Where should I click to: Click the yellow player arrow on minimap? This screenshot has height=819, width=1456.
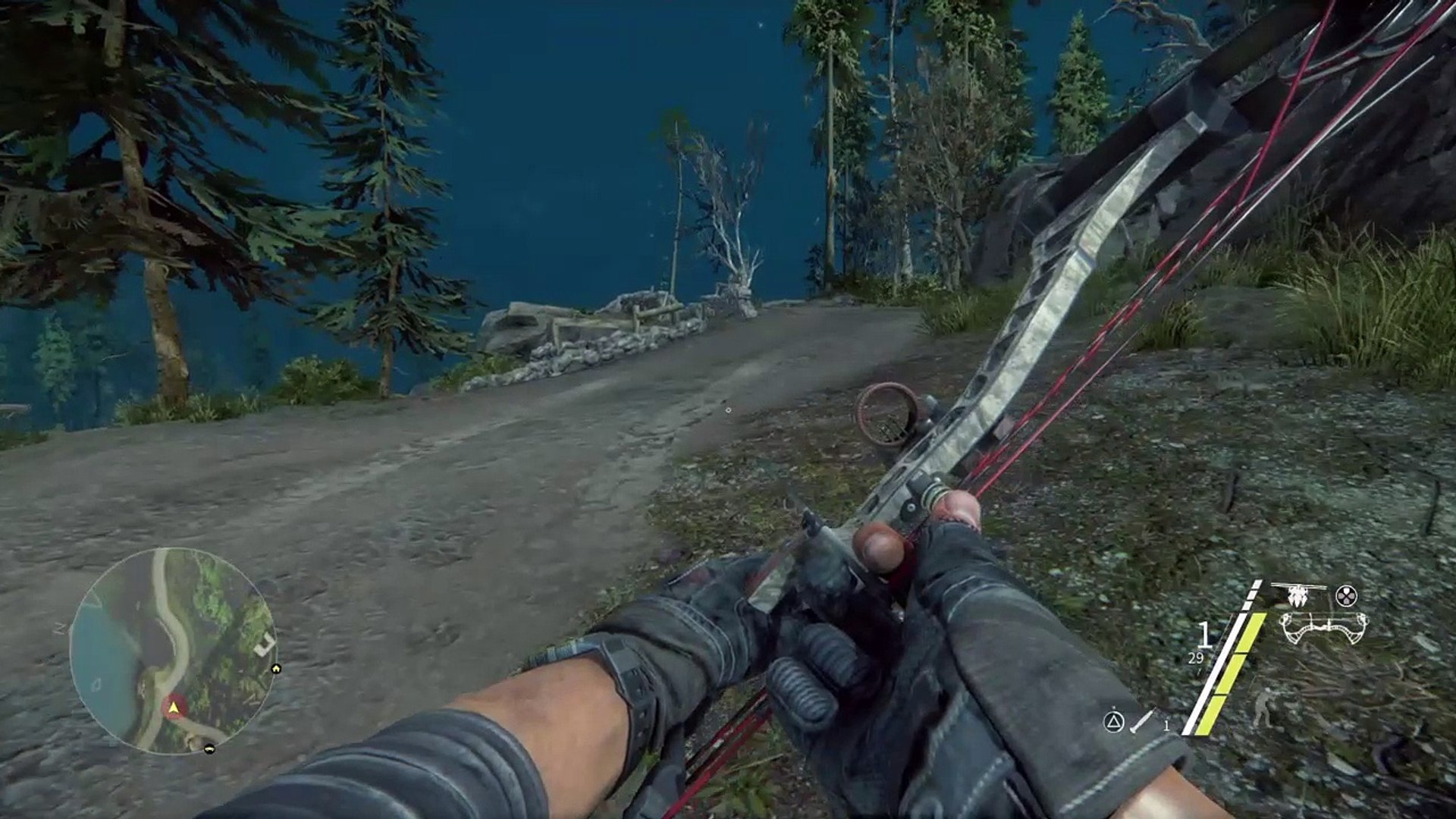coord(175,708)
